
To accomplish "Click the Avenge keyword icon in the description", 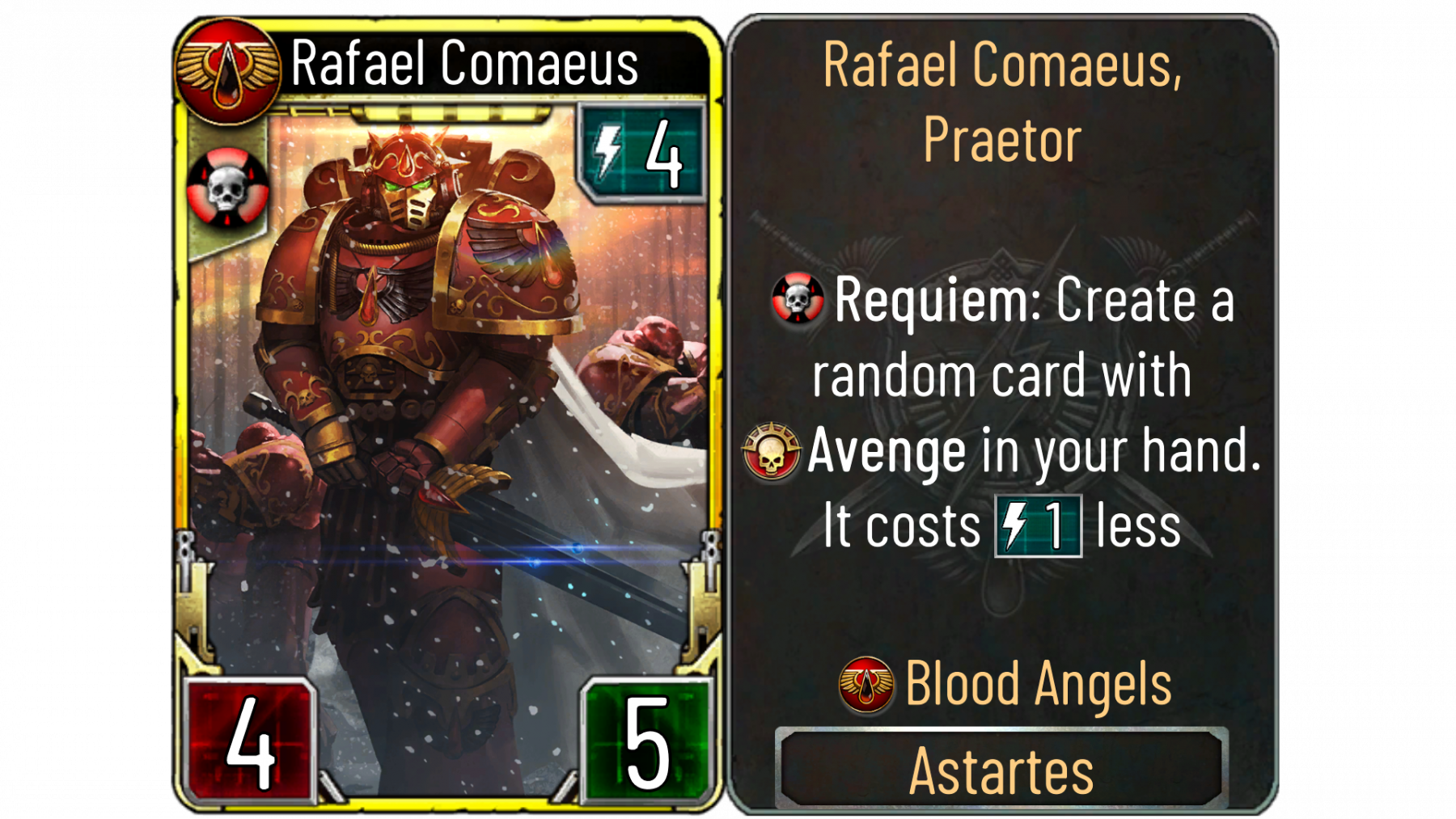I will point(771,451).
